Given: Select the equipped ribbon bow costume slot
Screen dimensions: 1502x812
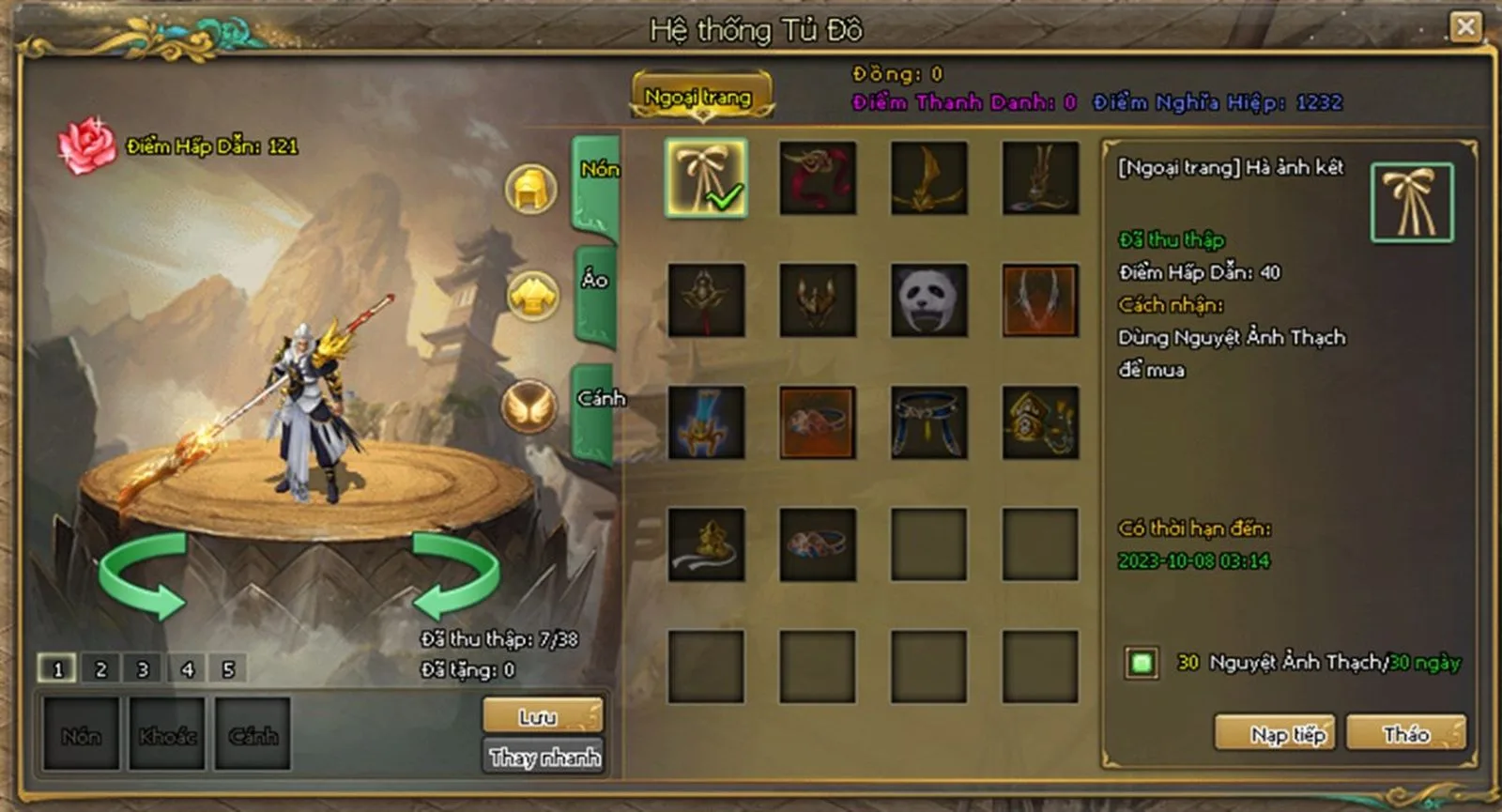Looking at the screenshot, I should [x=706, y=178].
